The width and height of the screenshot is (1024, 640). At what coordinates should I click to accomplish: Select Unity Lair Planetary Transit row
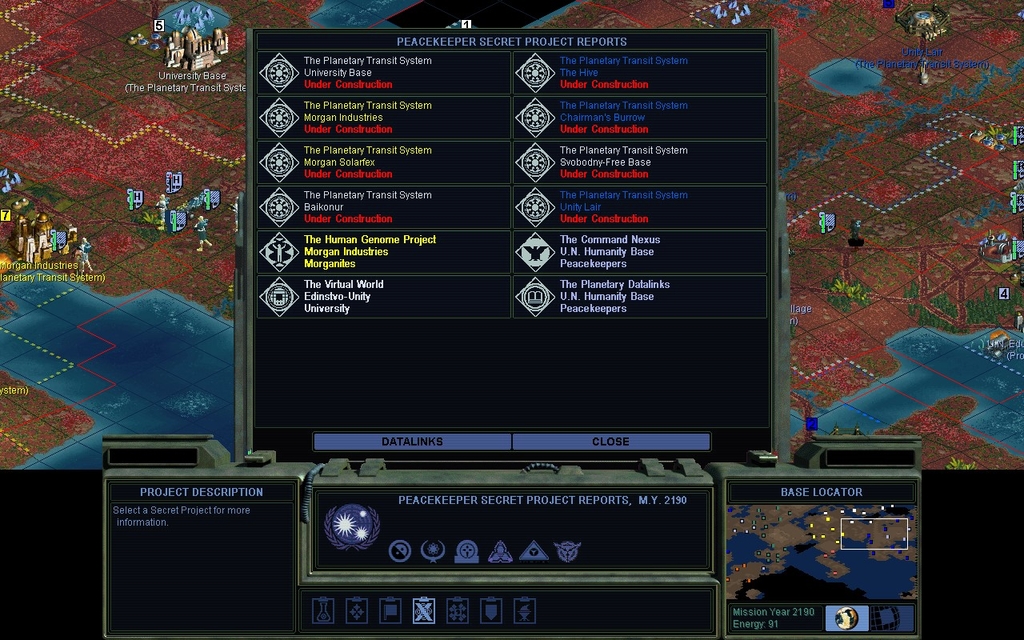[x=640, y=207]
